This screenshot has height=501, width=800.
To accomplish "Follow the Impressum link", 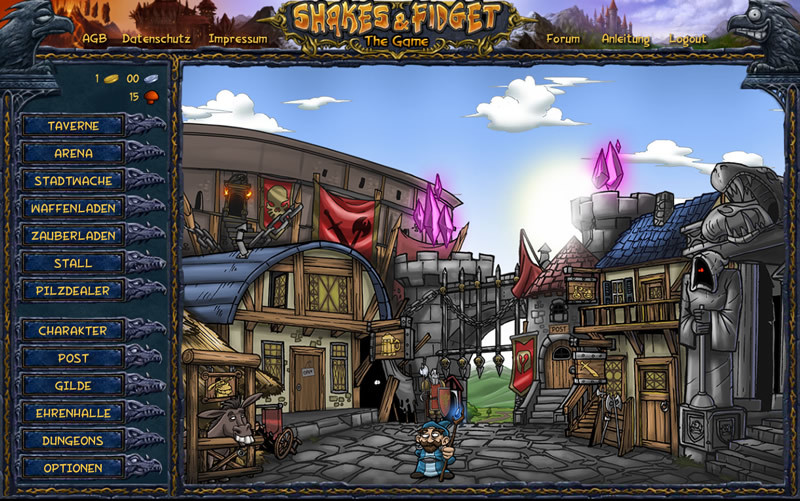I will (238, 39).
